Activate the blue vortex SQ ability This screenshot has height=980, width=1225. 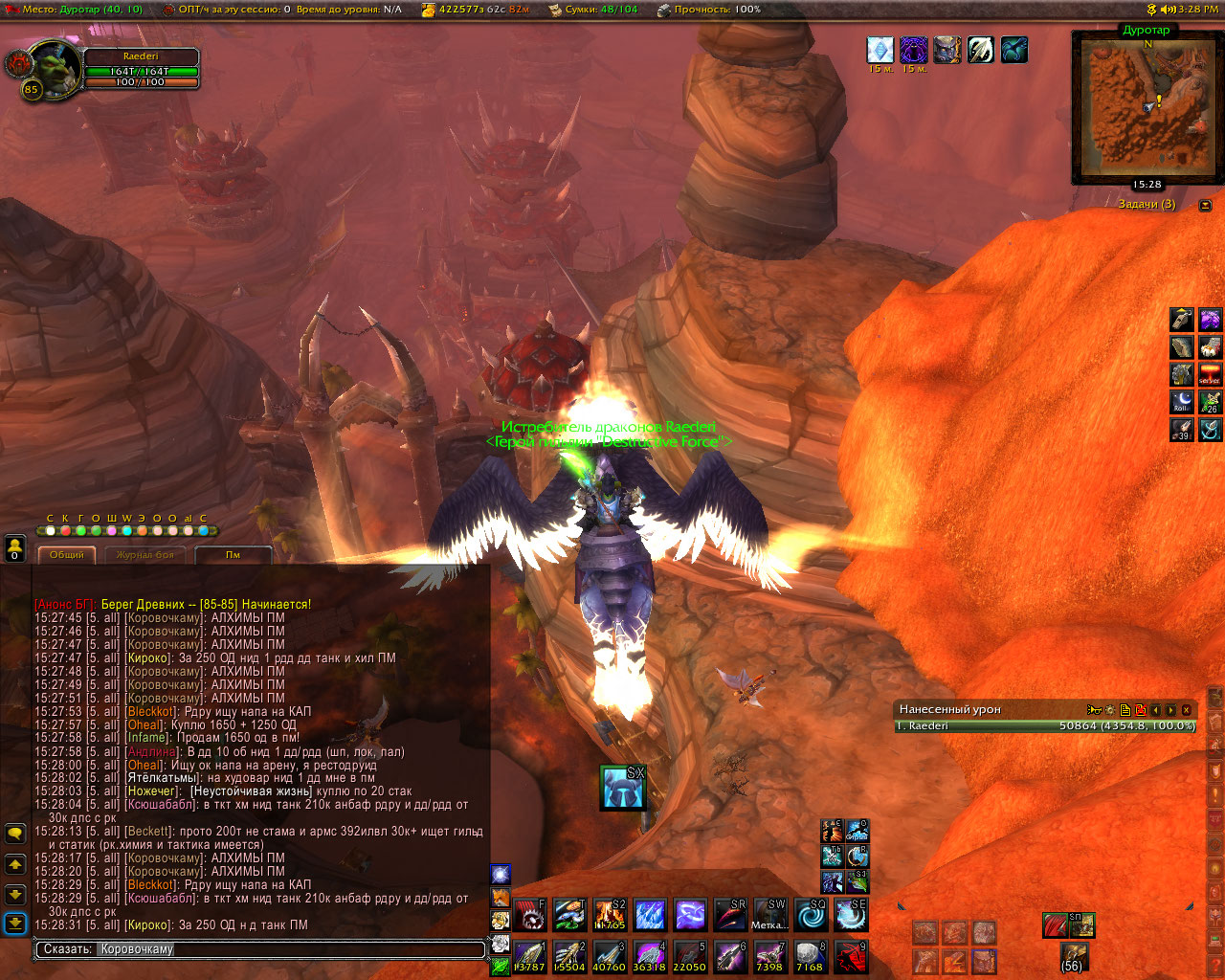[812, 916]
